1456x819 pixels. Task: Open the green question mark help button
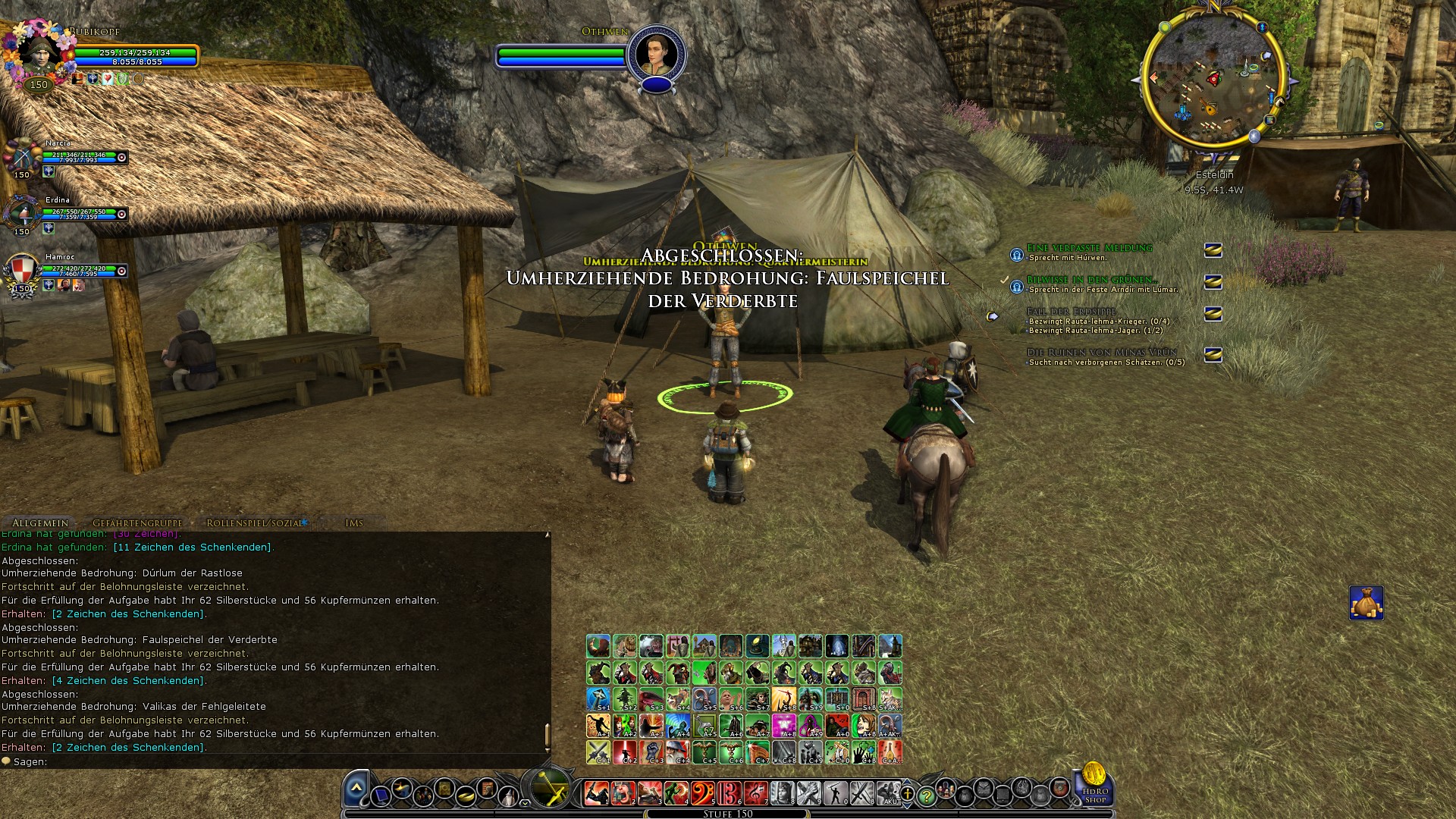[x=926, y=795]
